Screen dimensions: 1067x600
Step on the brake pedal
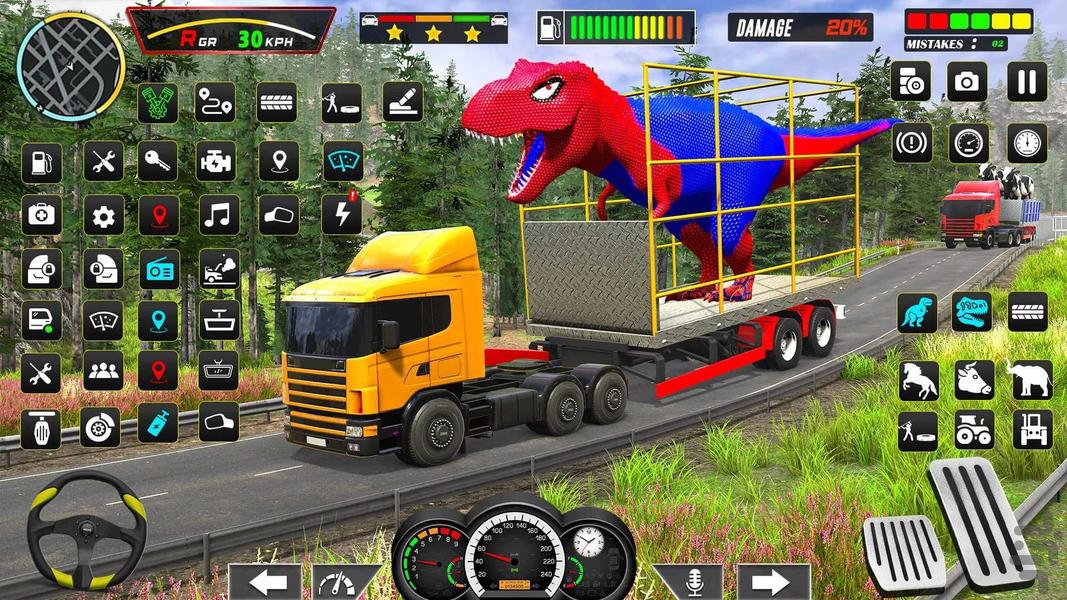(x=902, y=552)
